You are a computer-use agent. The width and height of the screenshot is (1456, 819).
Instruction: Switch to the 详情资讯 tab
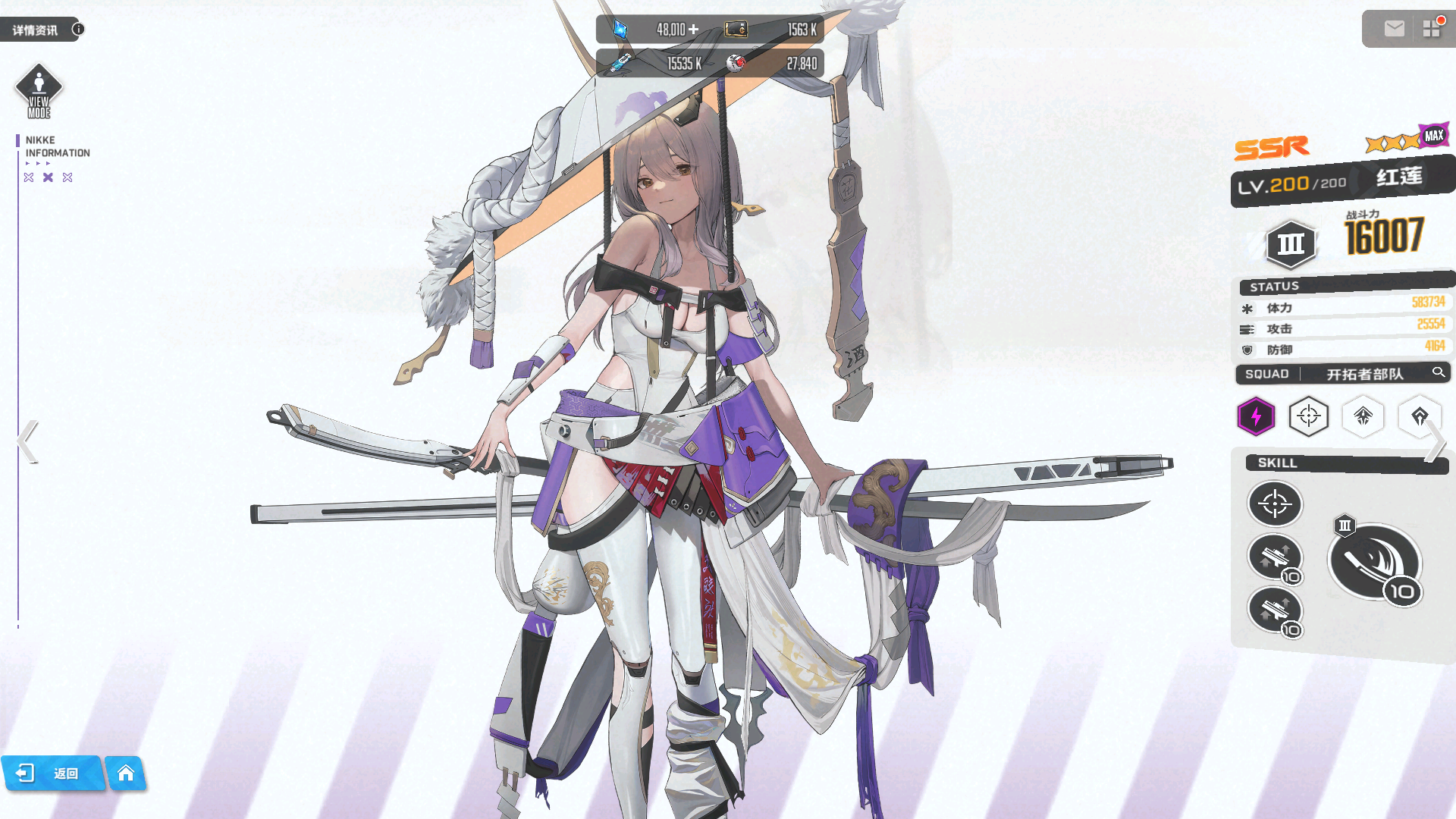point(34,29)
